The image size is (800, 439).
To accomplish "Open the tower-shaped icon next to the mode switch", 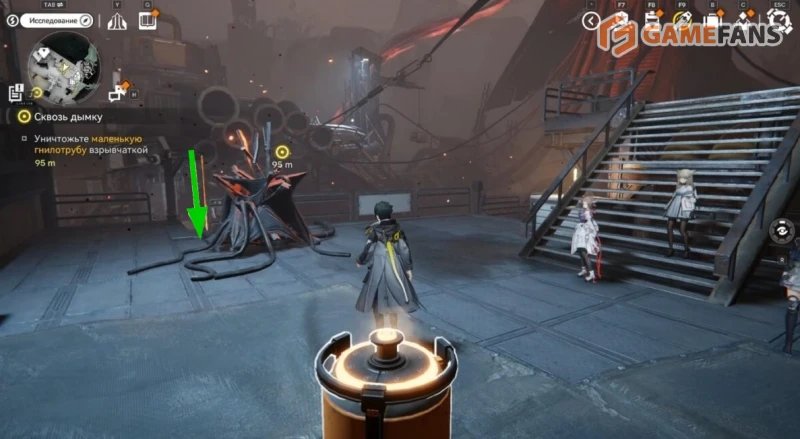I will coord(117,21).
